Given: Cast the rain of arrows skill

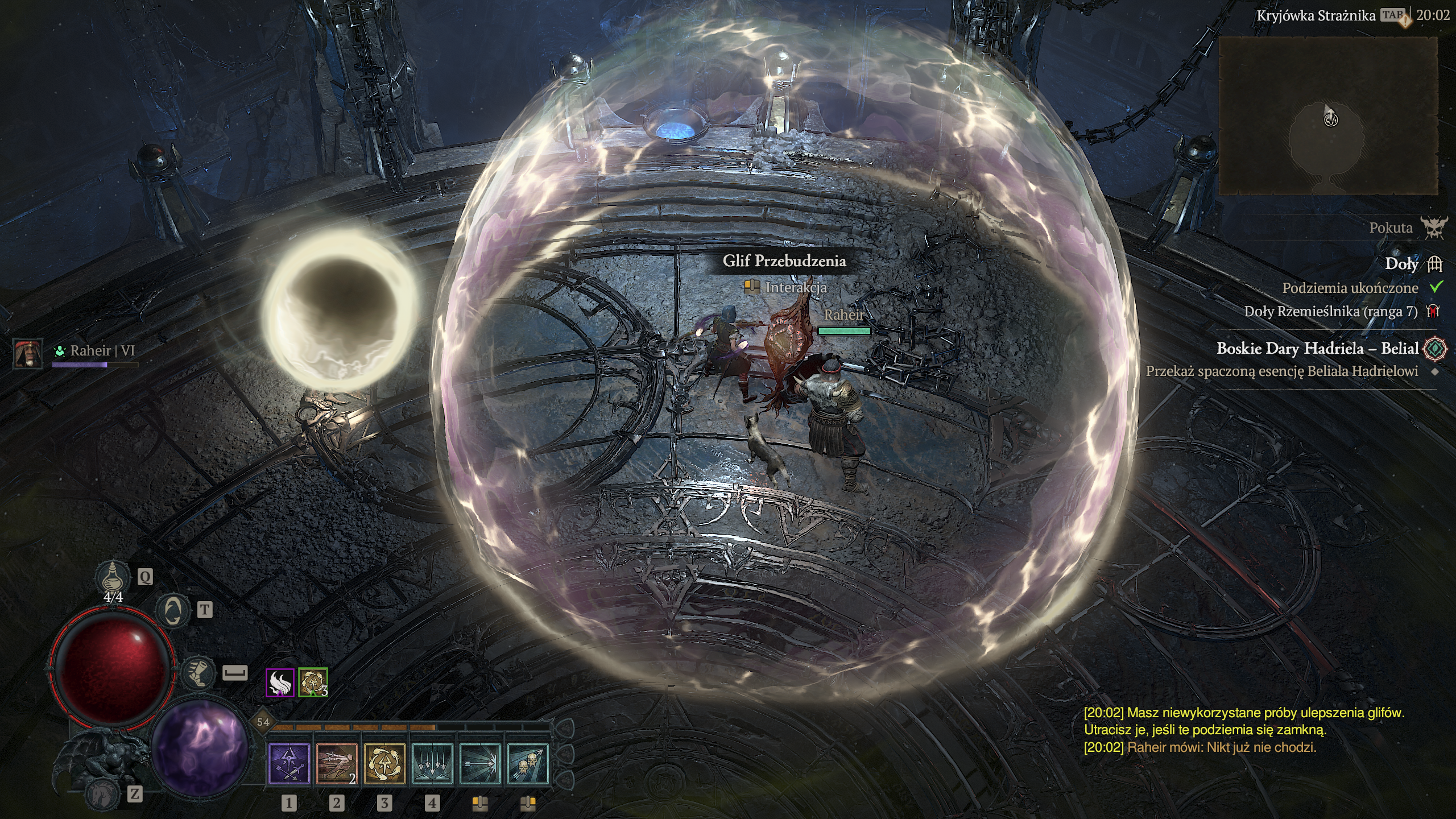Looking at the screenshot, I should pyautogui.click(x=432, y=764).
